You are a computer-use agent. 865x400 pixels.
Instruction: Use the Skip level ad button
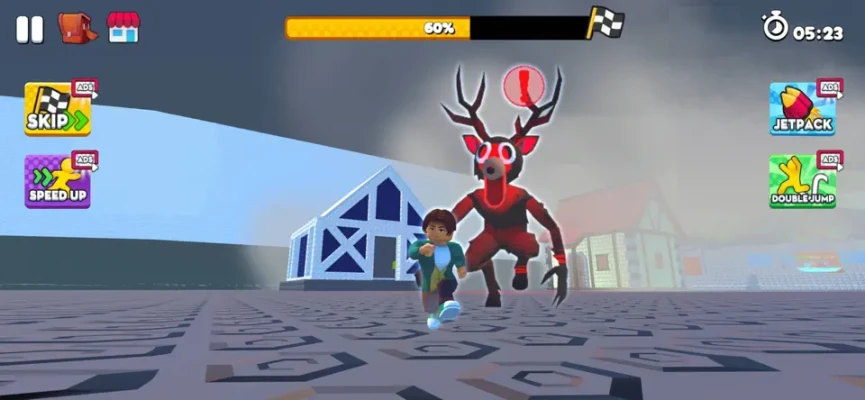58,109
